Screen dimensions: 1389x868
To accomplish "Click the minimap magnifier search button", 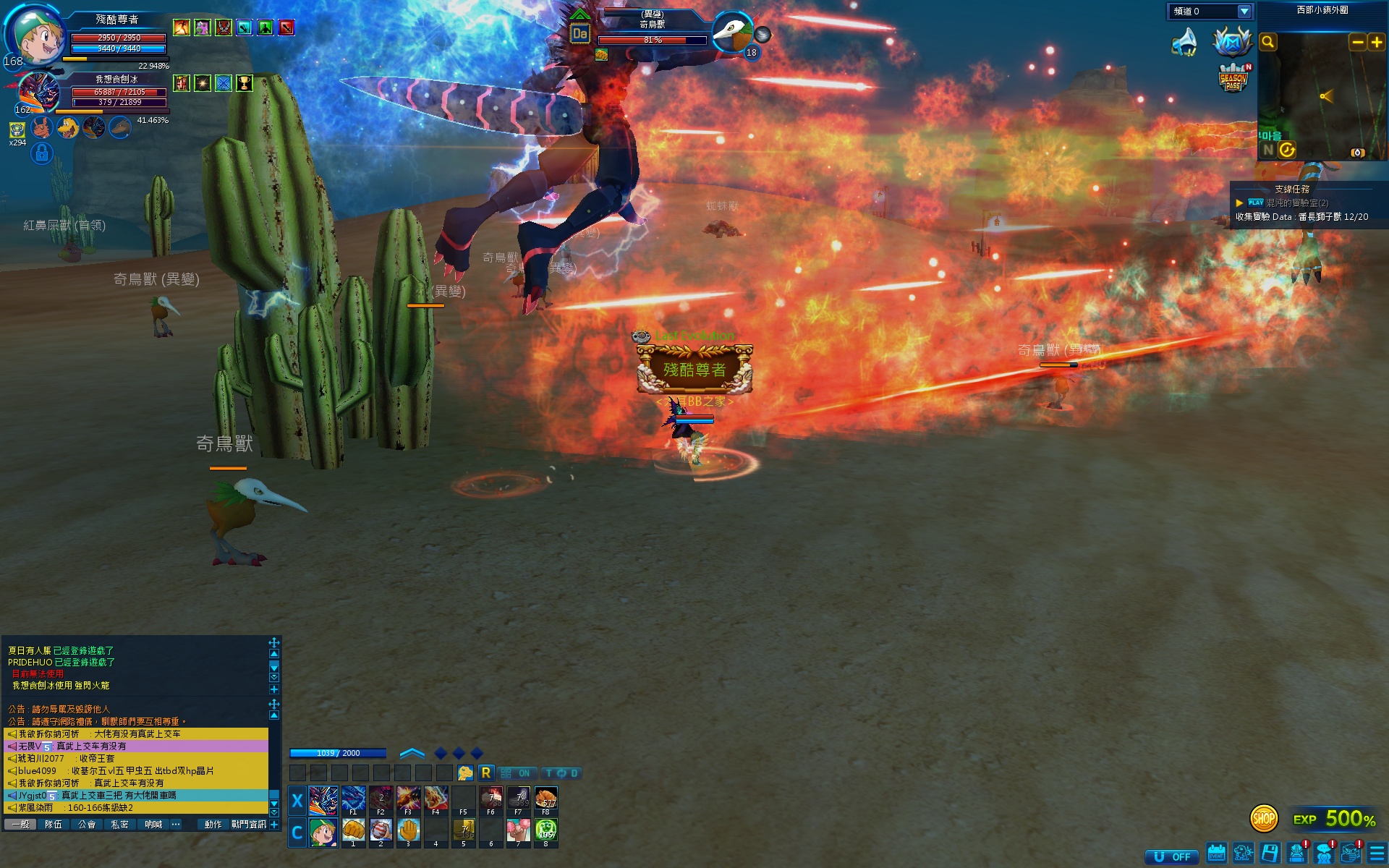I will [x=1267, y=43].
